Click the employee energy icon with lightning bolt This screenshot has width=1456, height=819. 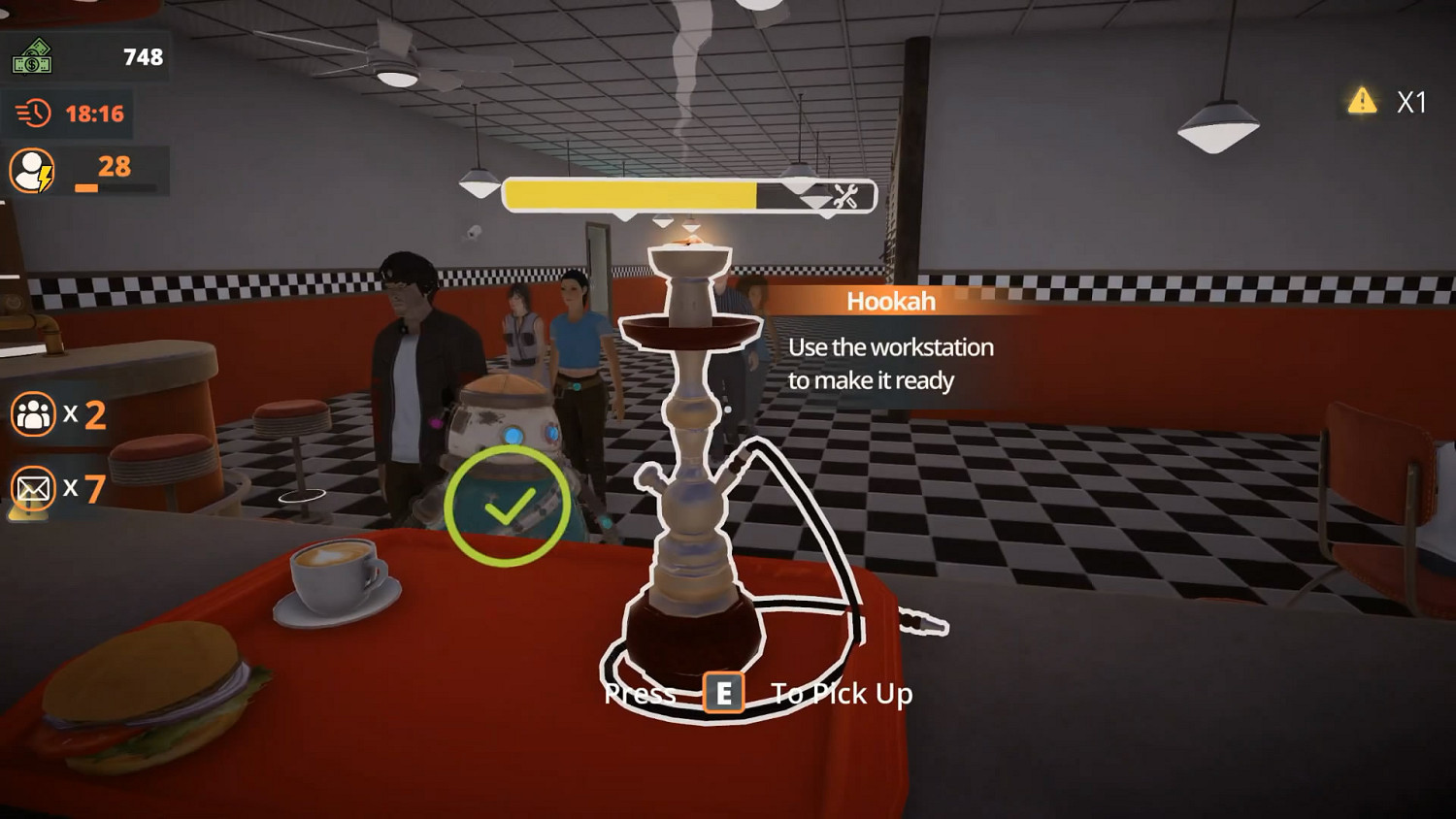coord(33,168)
